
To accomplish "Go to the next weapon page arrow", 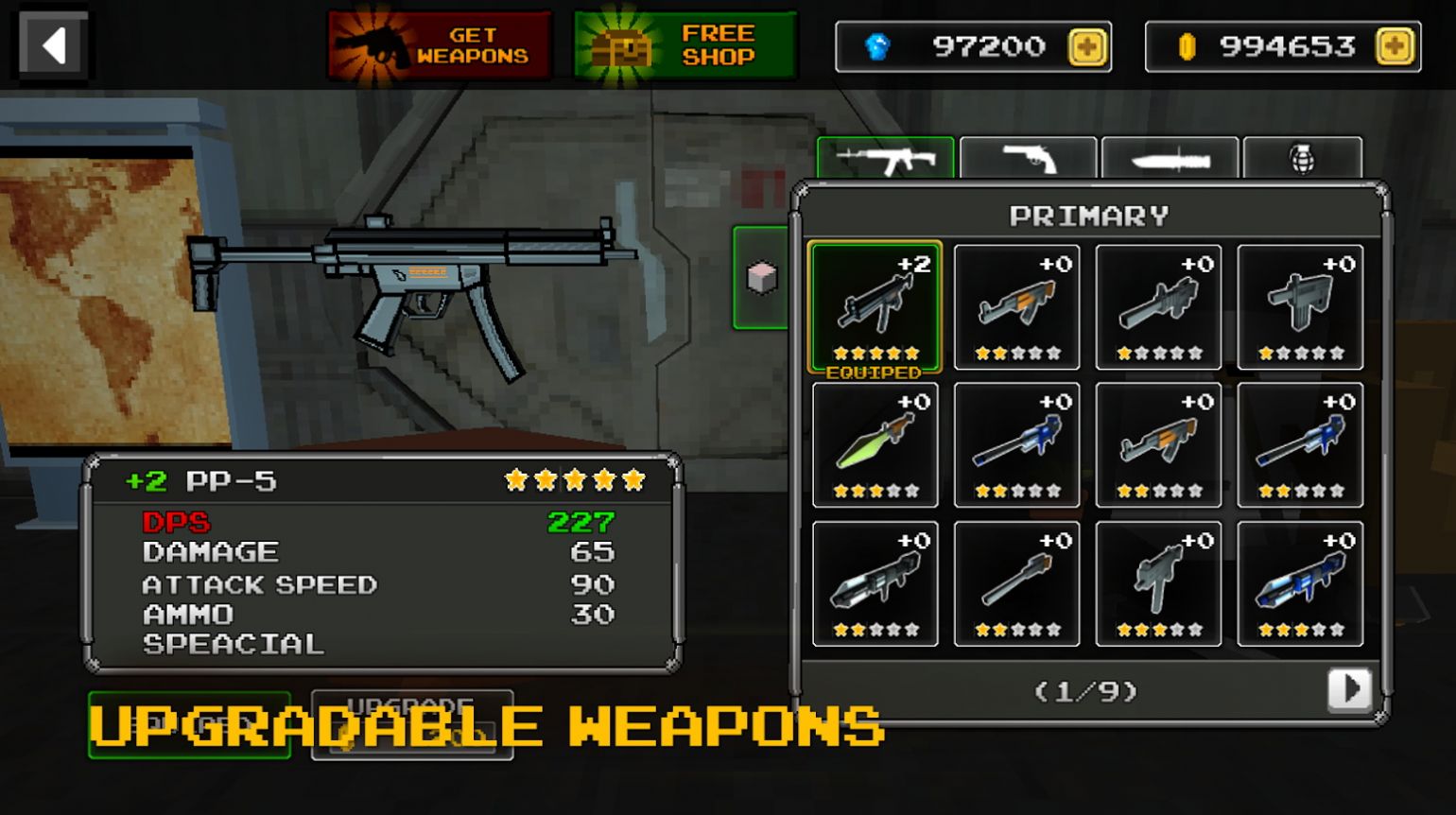I will pyautogui.click(x=1350, y=691).
